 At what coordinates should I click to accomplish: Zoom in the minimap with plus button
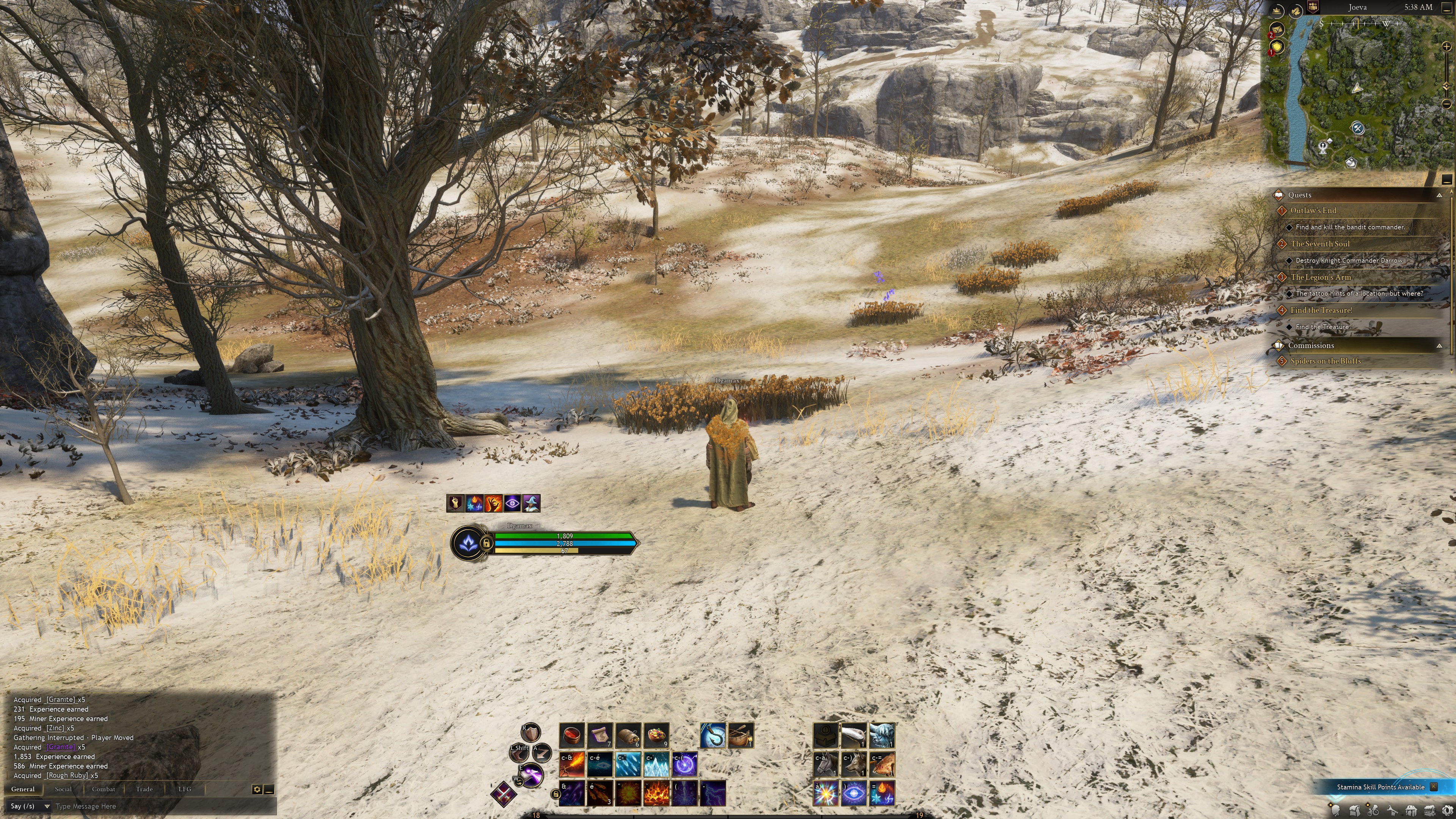(x=1446, y=47)
